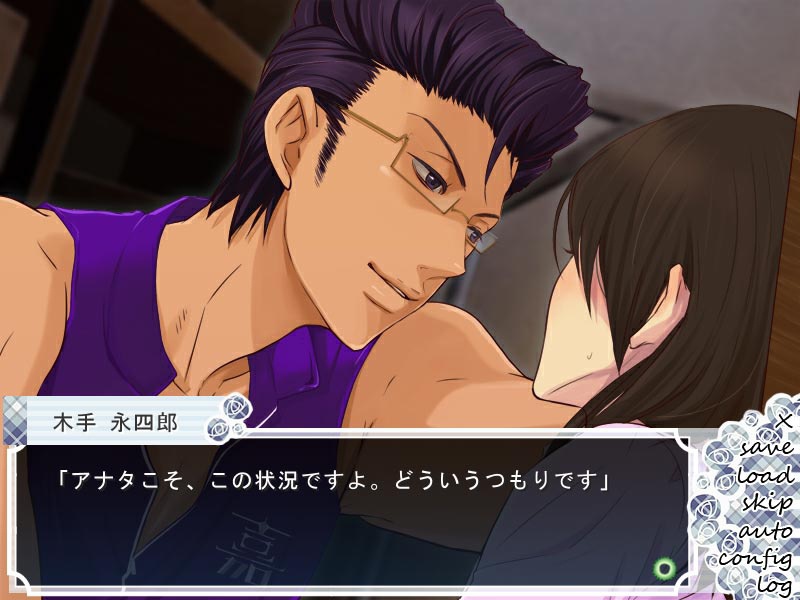Screen dimensions: 800x600
Task: Close the dialogue window with X
Action: click(x=785, y=420)
